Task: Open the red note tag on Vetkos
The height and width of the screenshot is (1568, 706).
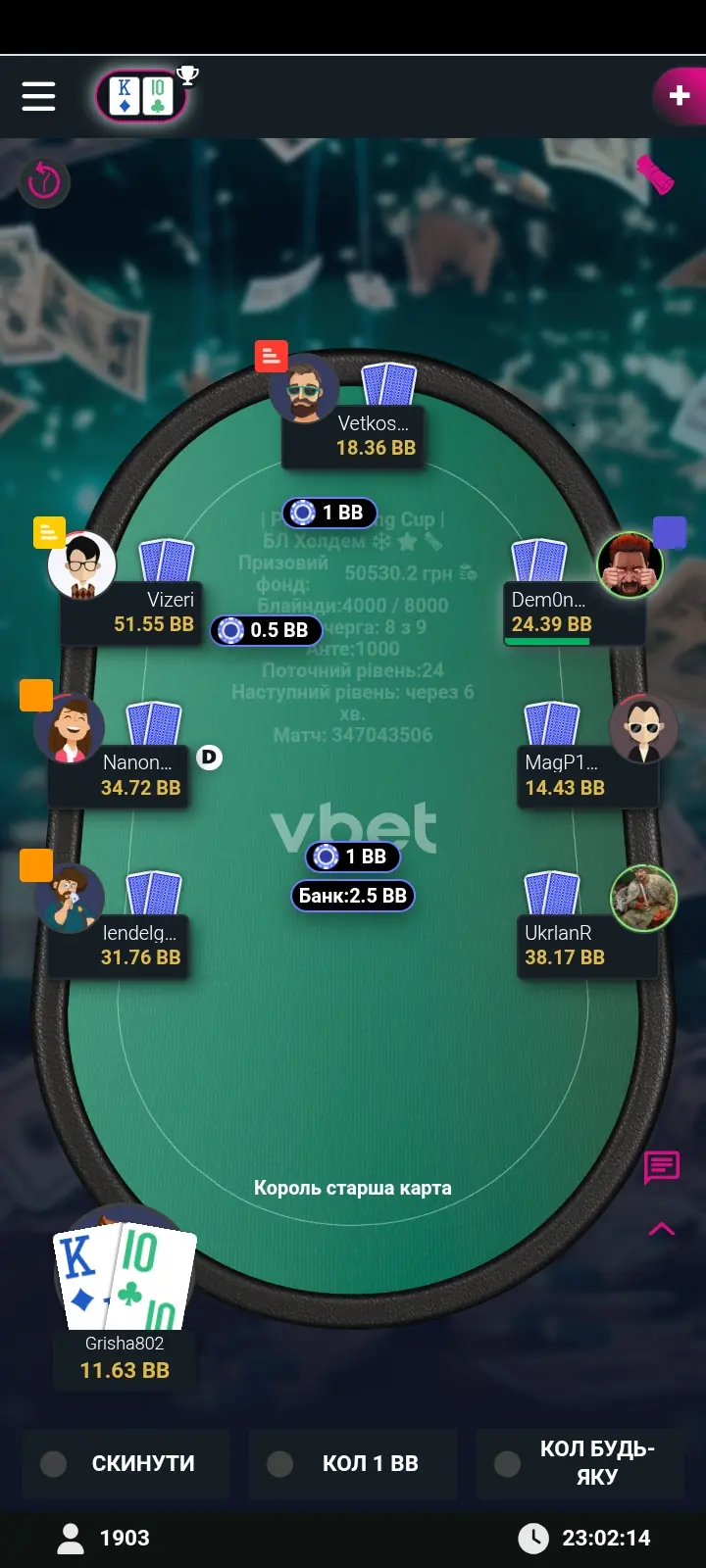Action: click(271, 357)
